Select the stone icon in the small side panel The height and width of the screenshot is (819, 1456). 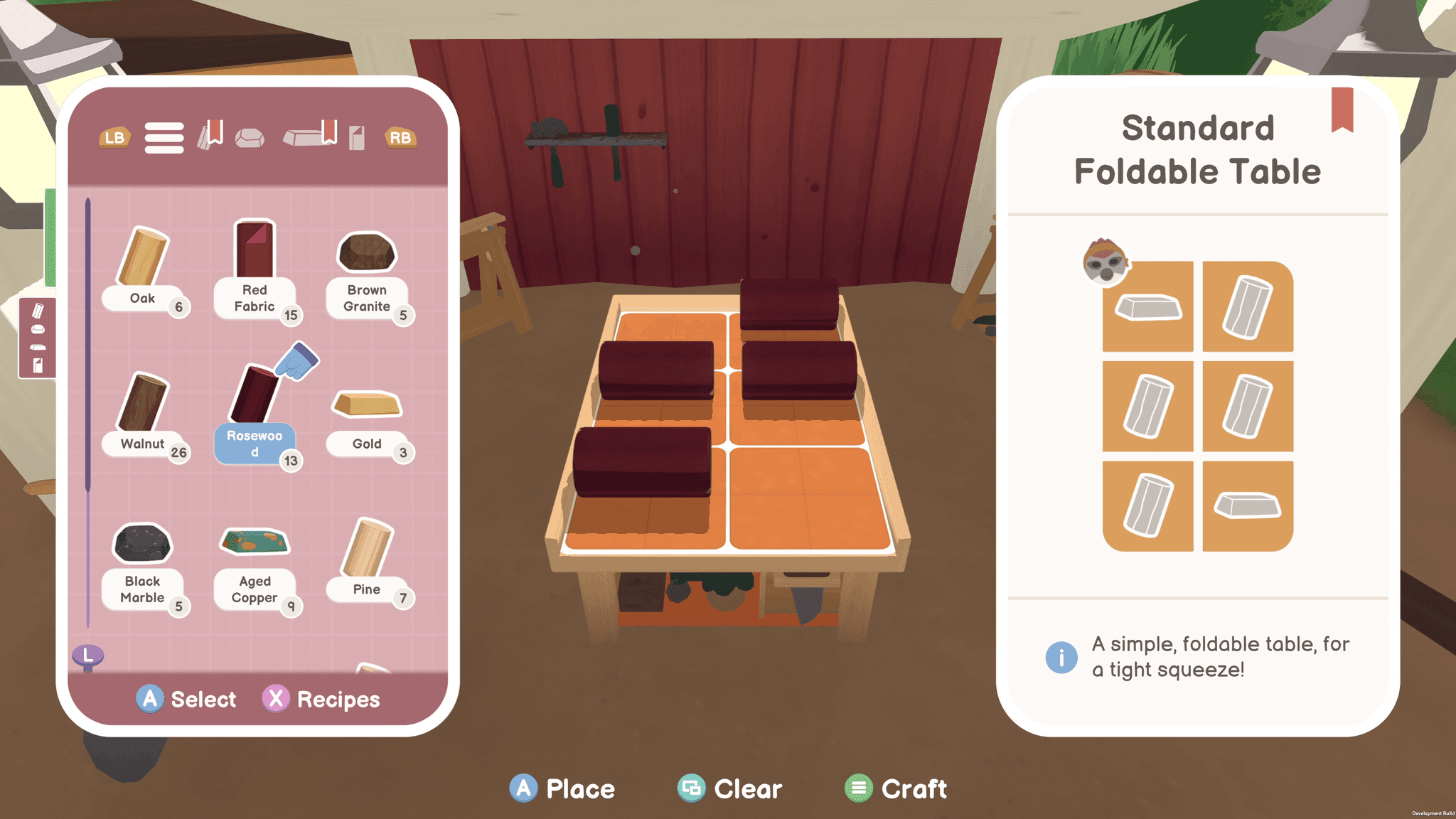click(x=38, y=329)
